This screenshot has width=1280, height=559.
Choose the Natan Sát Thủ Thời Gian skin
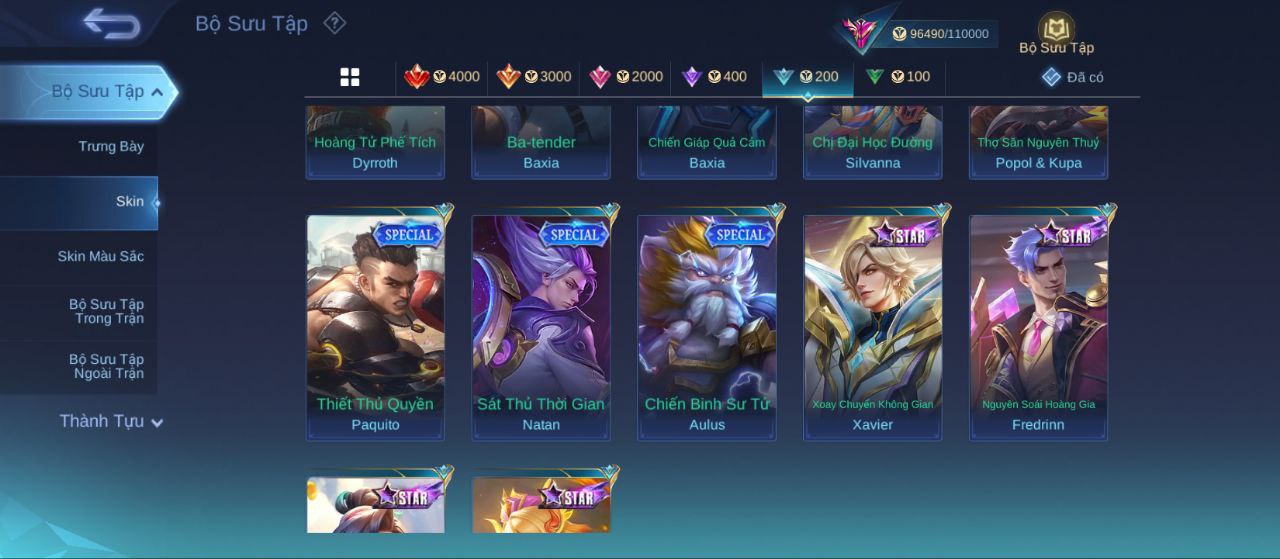[x=541, y=327]
